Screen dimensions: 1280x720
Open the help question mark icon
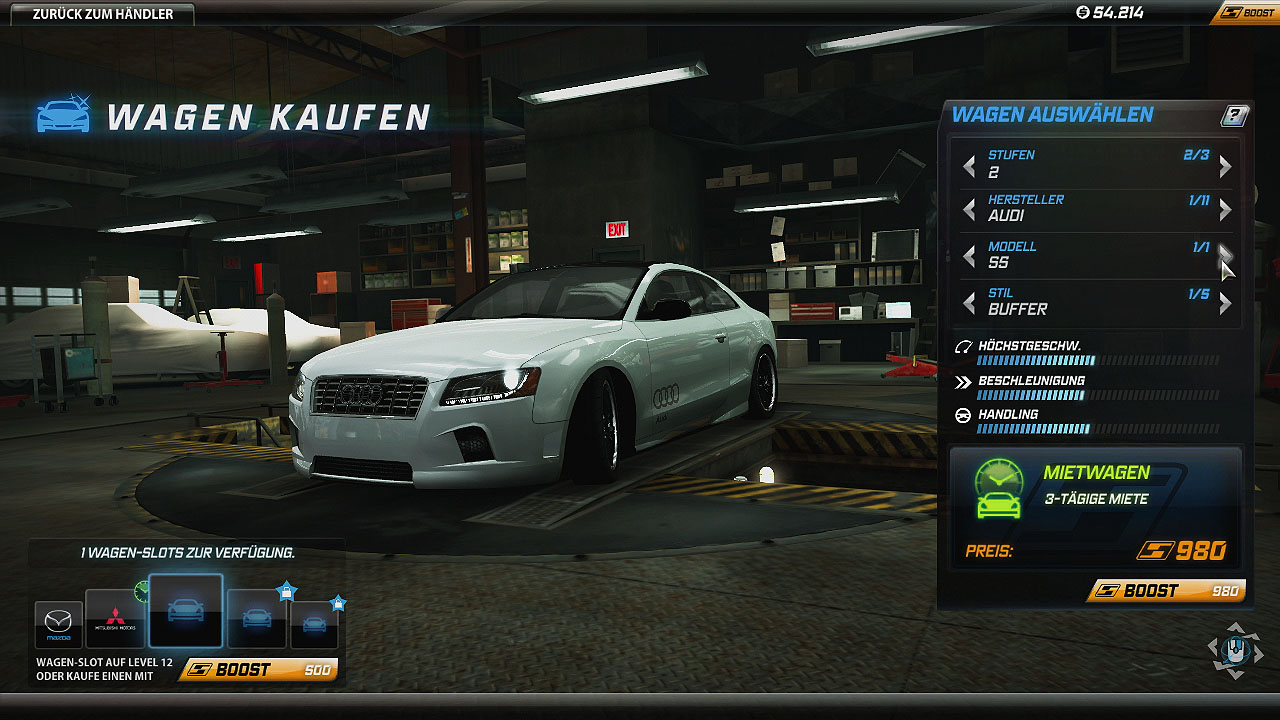pyautogui.click(x=1235, y=116)
